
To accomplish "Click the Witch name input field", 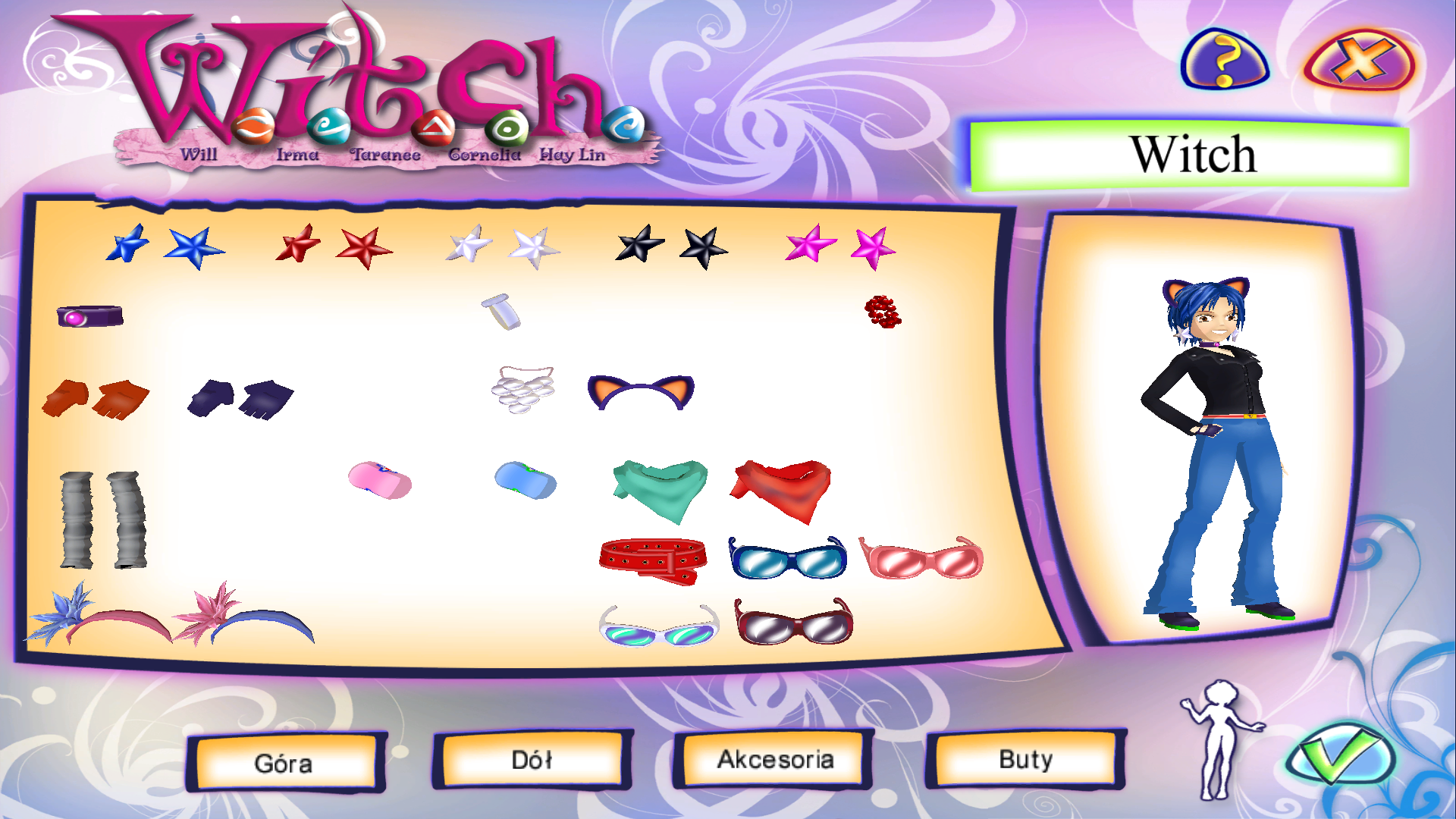I will click(1193, 155).
